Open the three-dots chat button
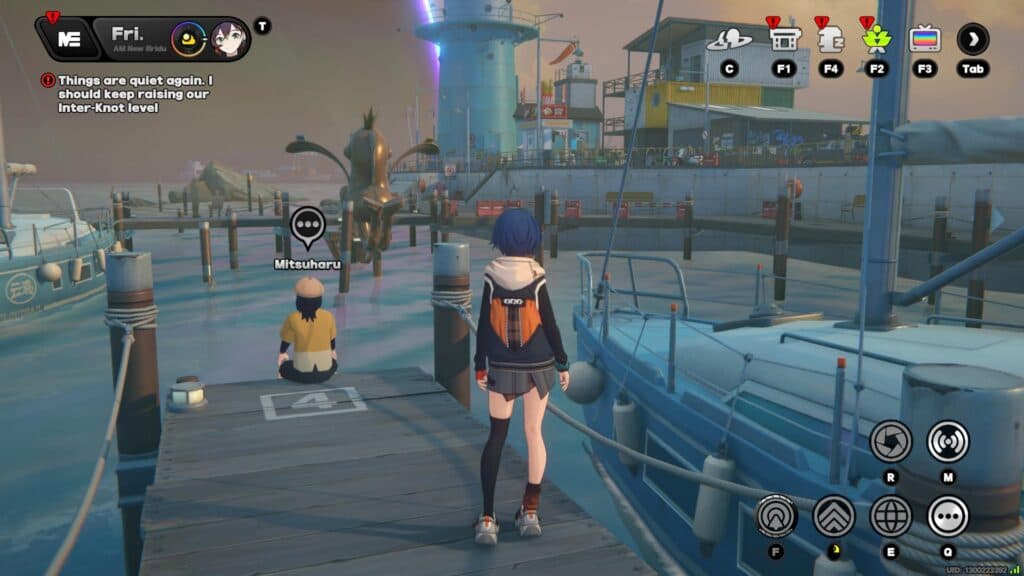 tap(947, 516)
